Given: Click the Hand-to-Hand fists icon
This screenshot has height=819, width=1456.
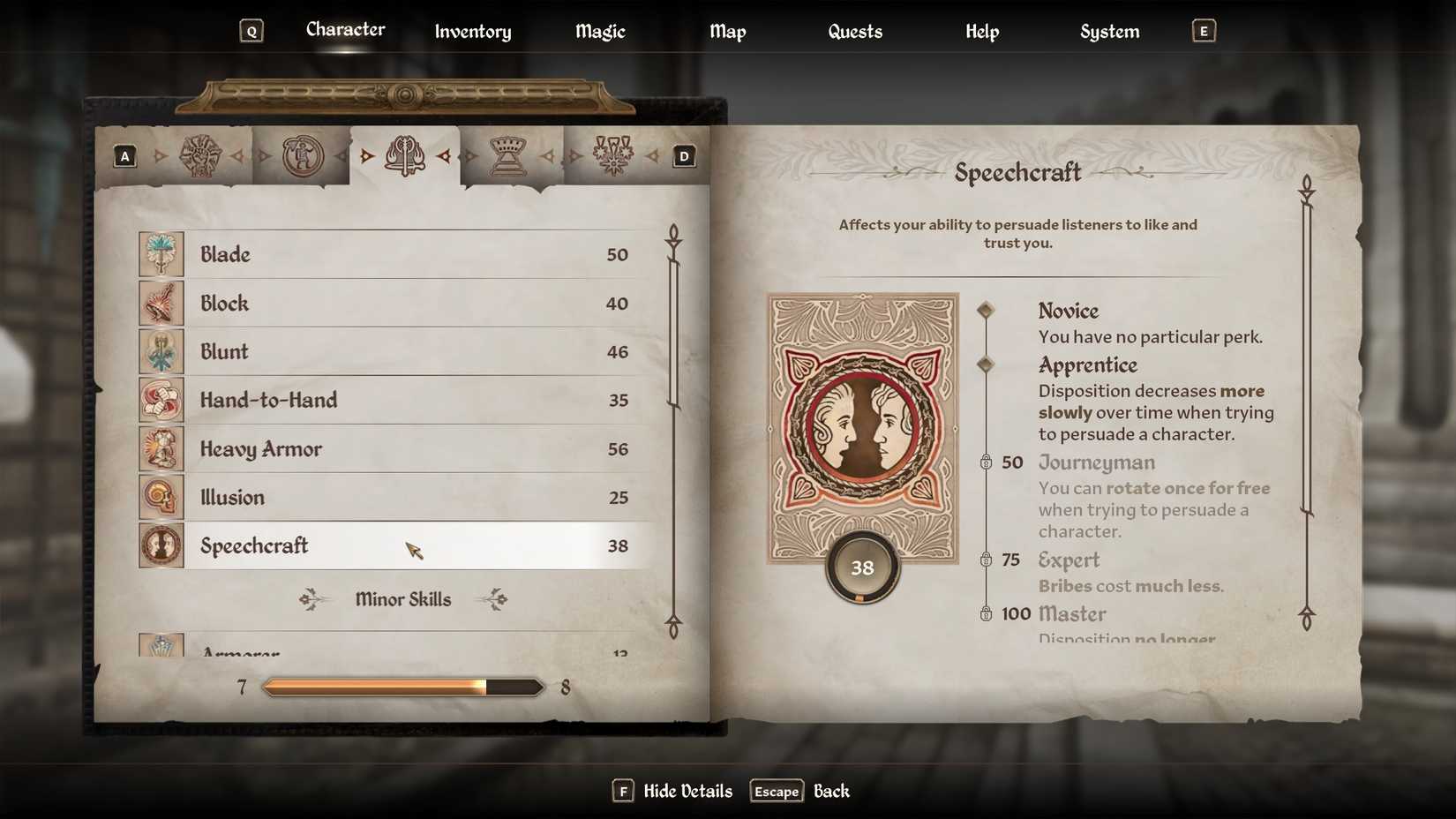Looking at the screenshot, I should (161, 400).
